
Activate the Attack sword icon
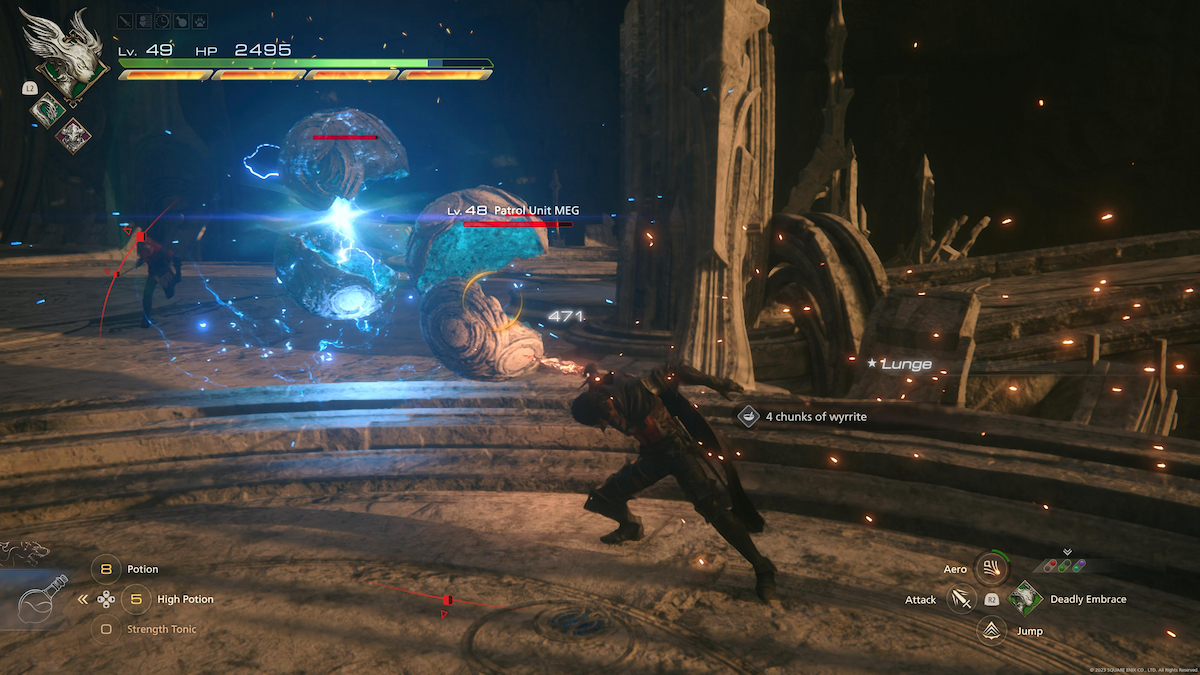[961, 599]
